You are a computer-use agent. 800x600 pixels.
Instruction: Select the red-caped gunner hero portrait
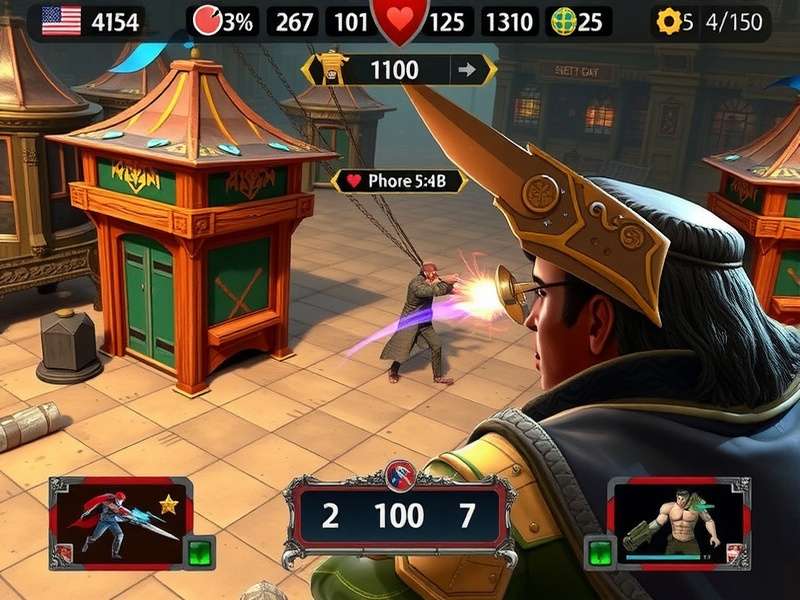point(120,521)
